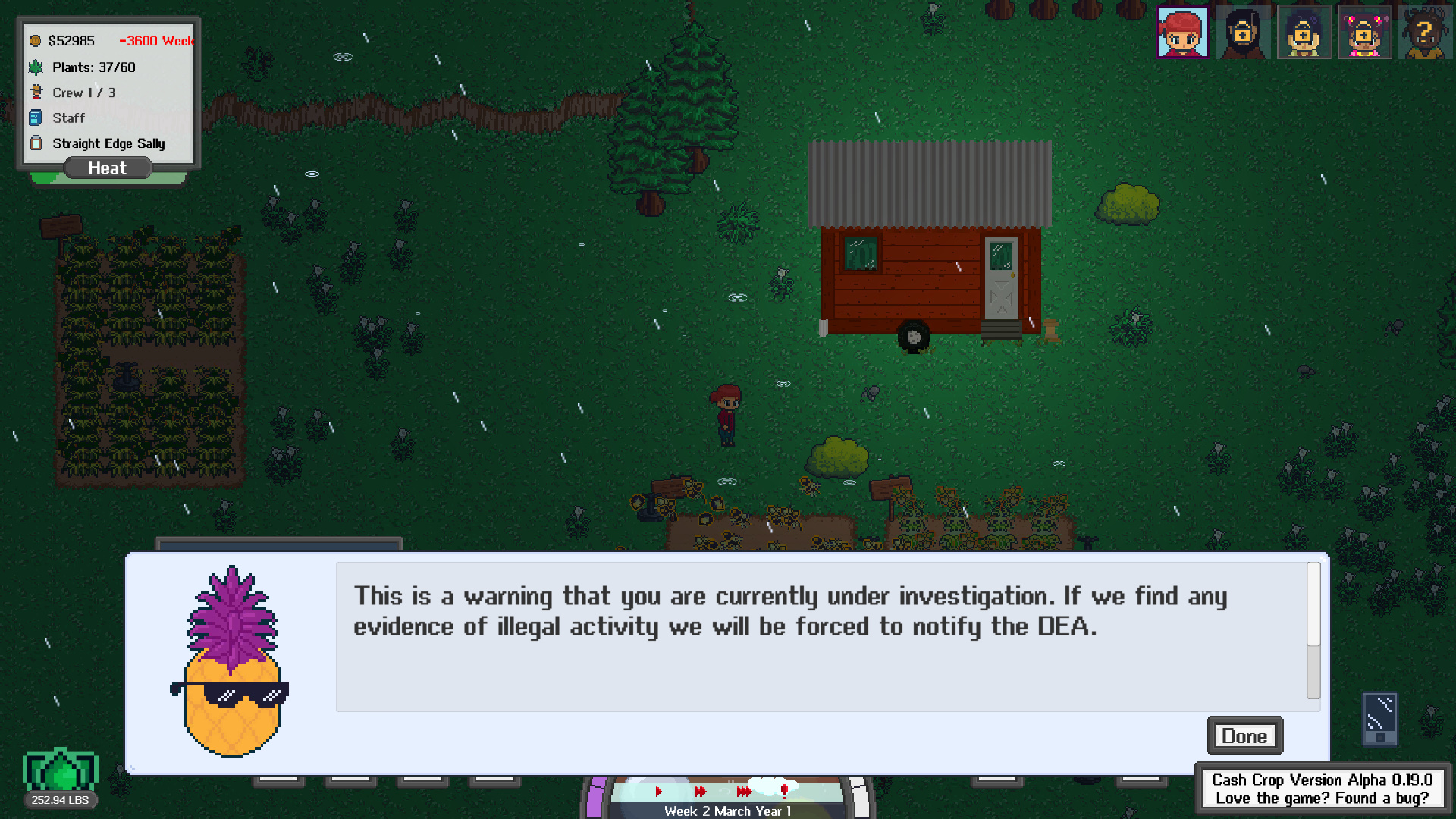Activate double-arrow fast-forward speed

[x=701, y=792]
